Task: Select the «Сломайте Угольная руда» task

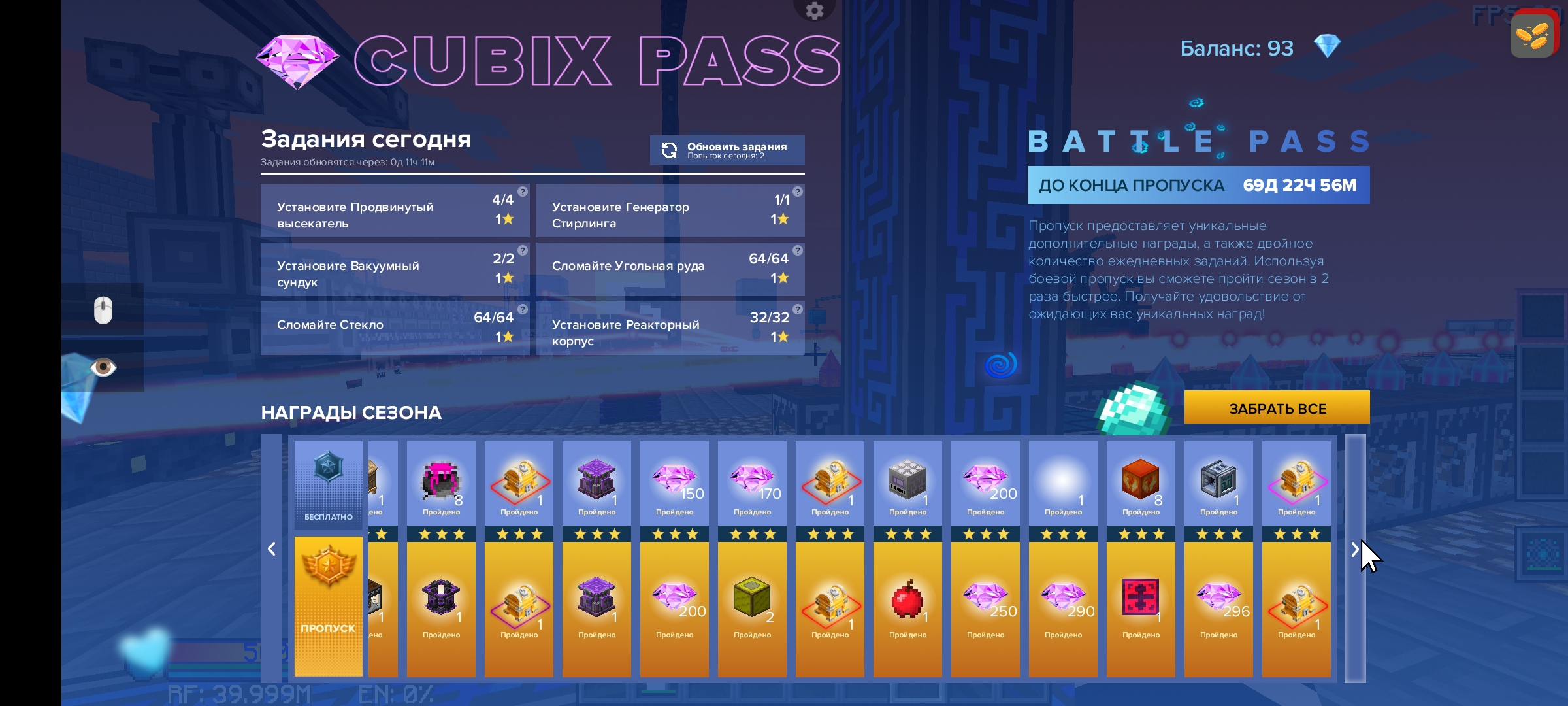Action: (669, 269)
